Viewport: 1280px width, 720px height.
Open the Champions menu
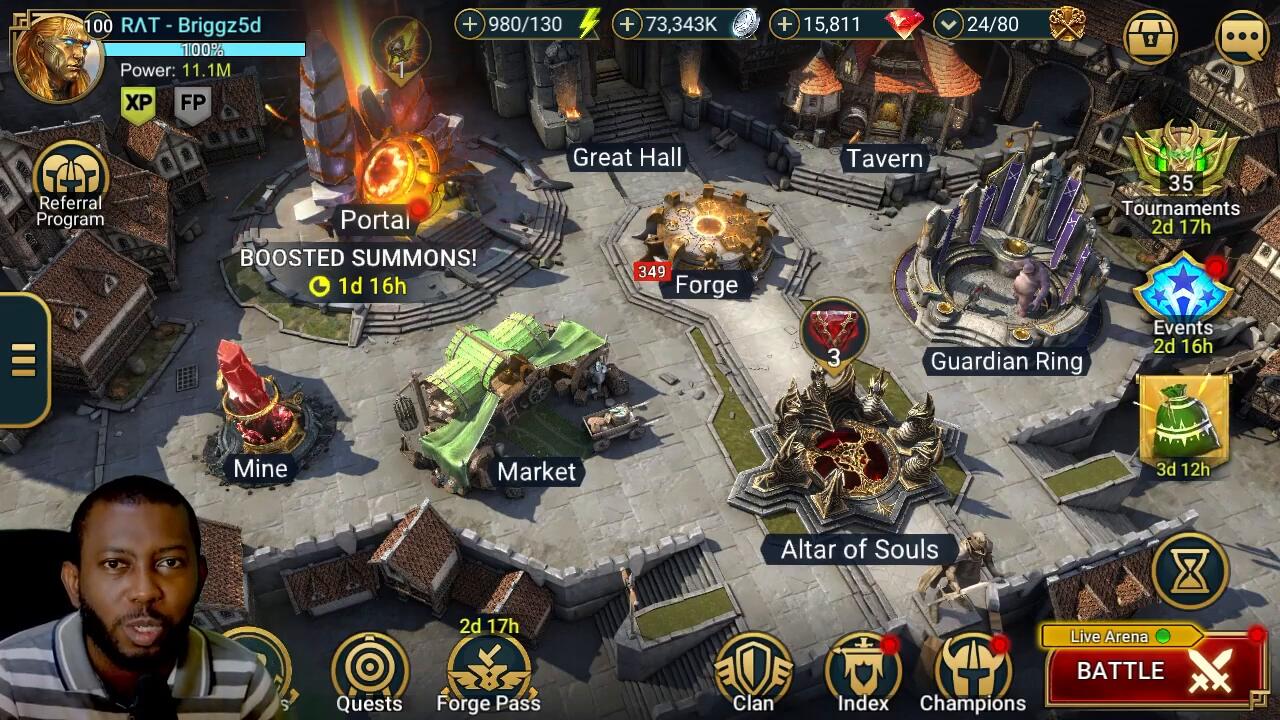(x=972, y=672)
